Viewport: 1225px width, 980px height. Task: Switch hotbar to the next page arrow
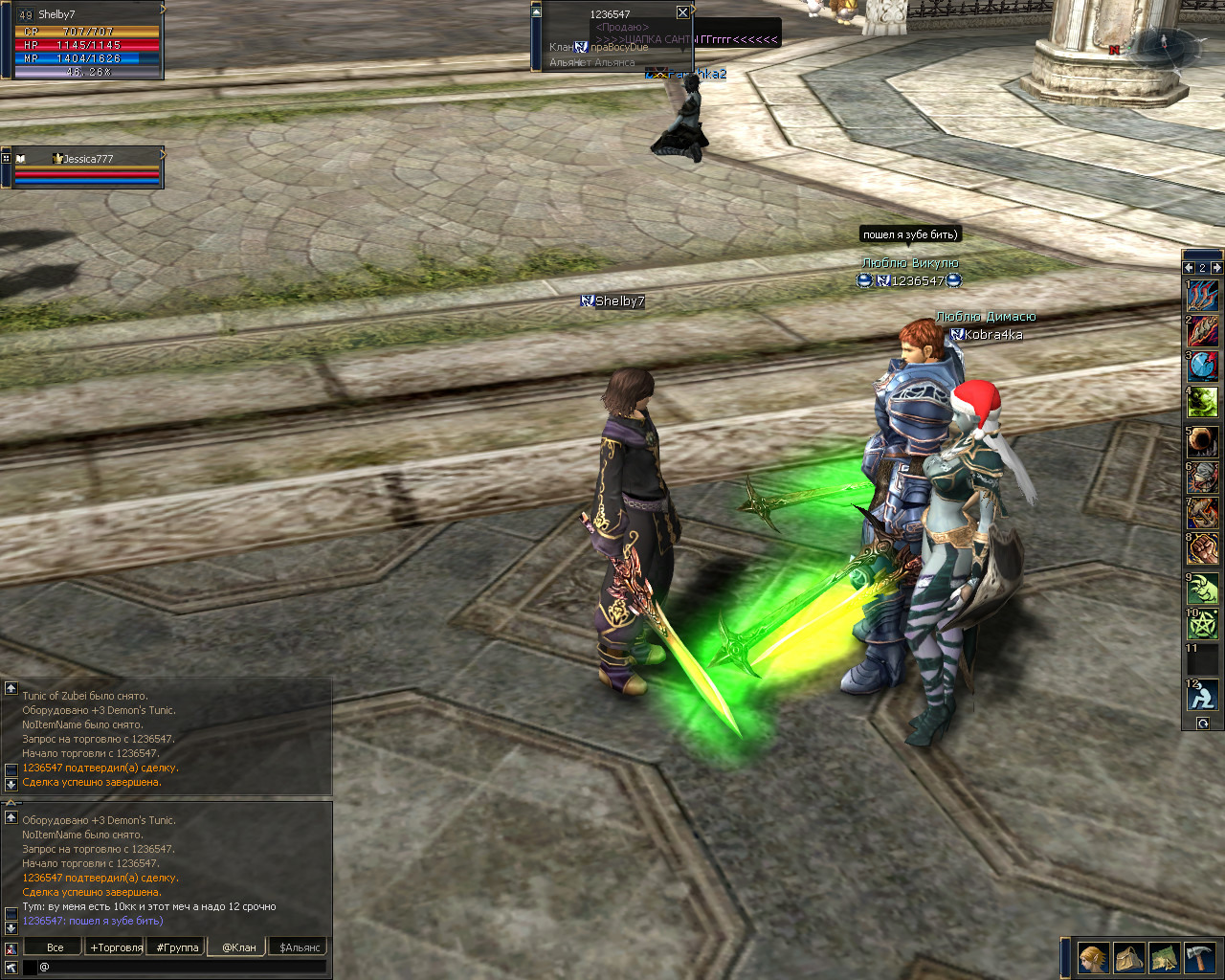[1216, 268]
